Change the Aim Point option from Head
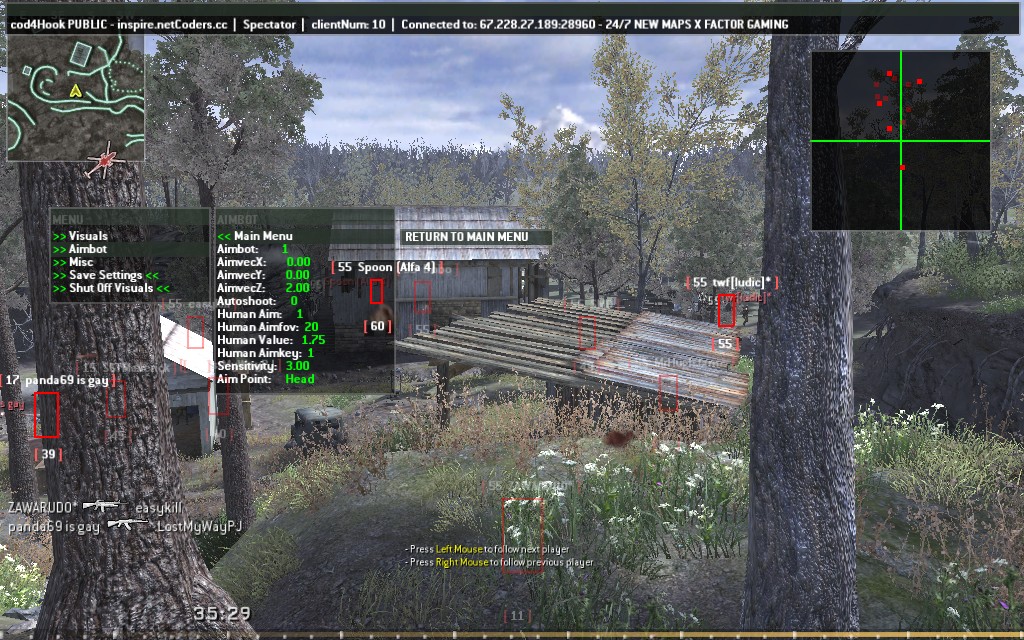Viewport: 1024px width, 640px height. [265, 379]
